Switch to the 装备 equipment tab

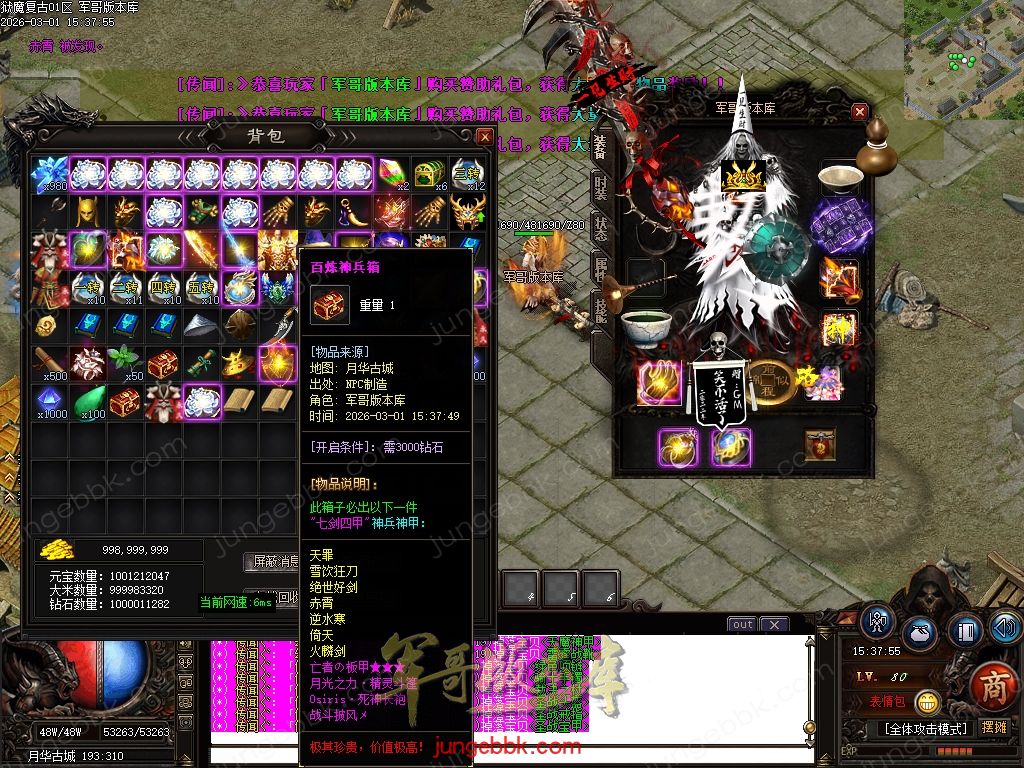click(600, 148)
